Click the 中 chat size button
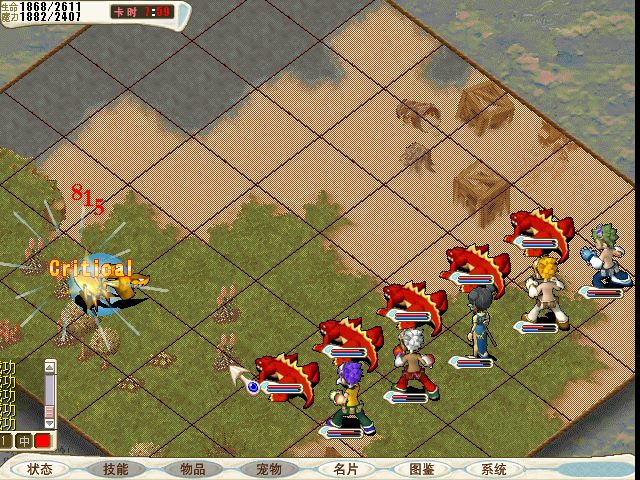640x480 pixels. point(24,441)
